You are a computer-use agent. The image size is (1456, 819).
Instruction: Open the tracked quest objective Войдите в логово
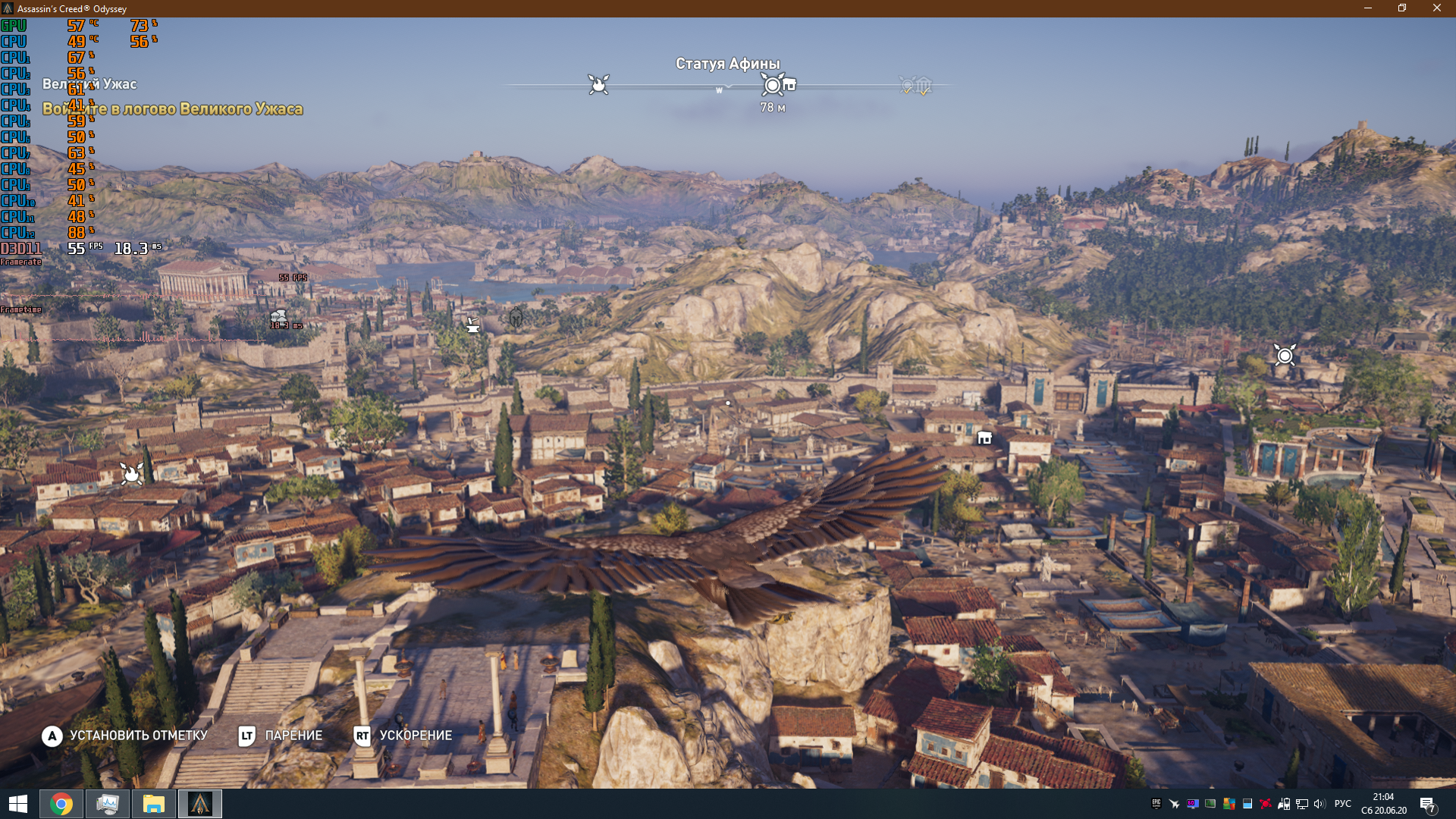click(x=173, y=109)
